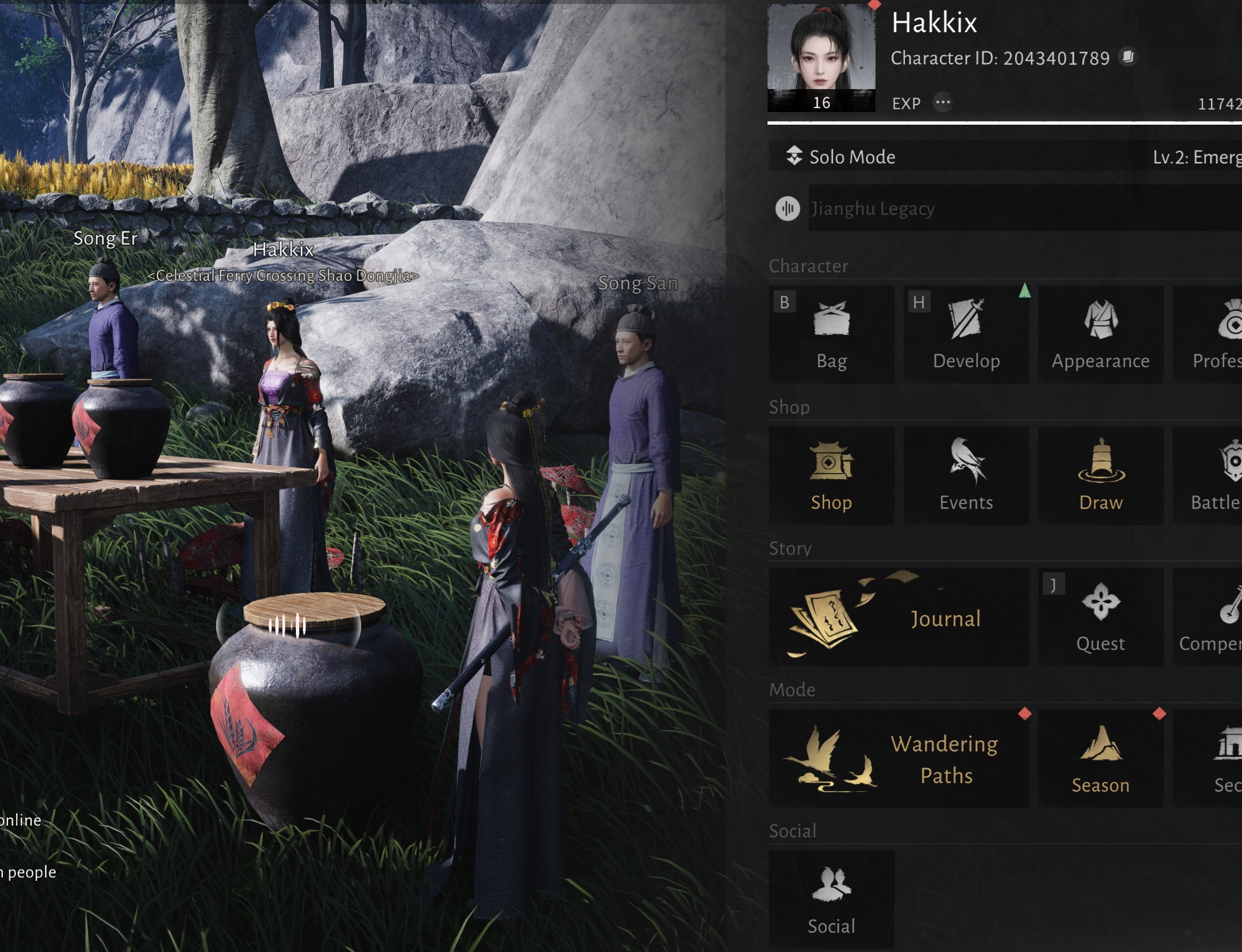Open the Journal
1242x952 pixels.
898,618
